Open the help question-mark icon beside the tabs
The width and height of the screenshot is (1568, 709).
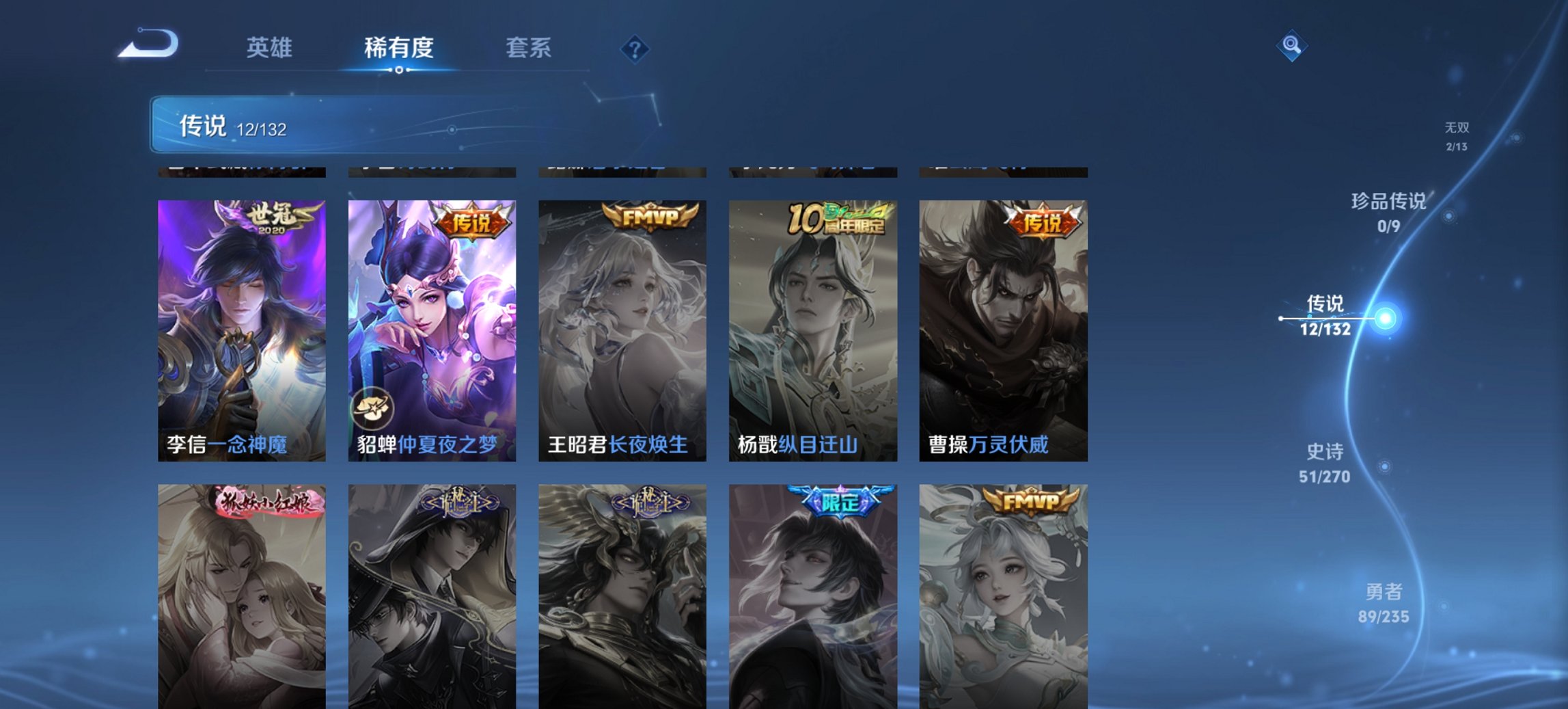tap(635, 48)
